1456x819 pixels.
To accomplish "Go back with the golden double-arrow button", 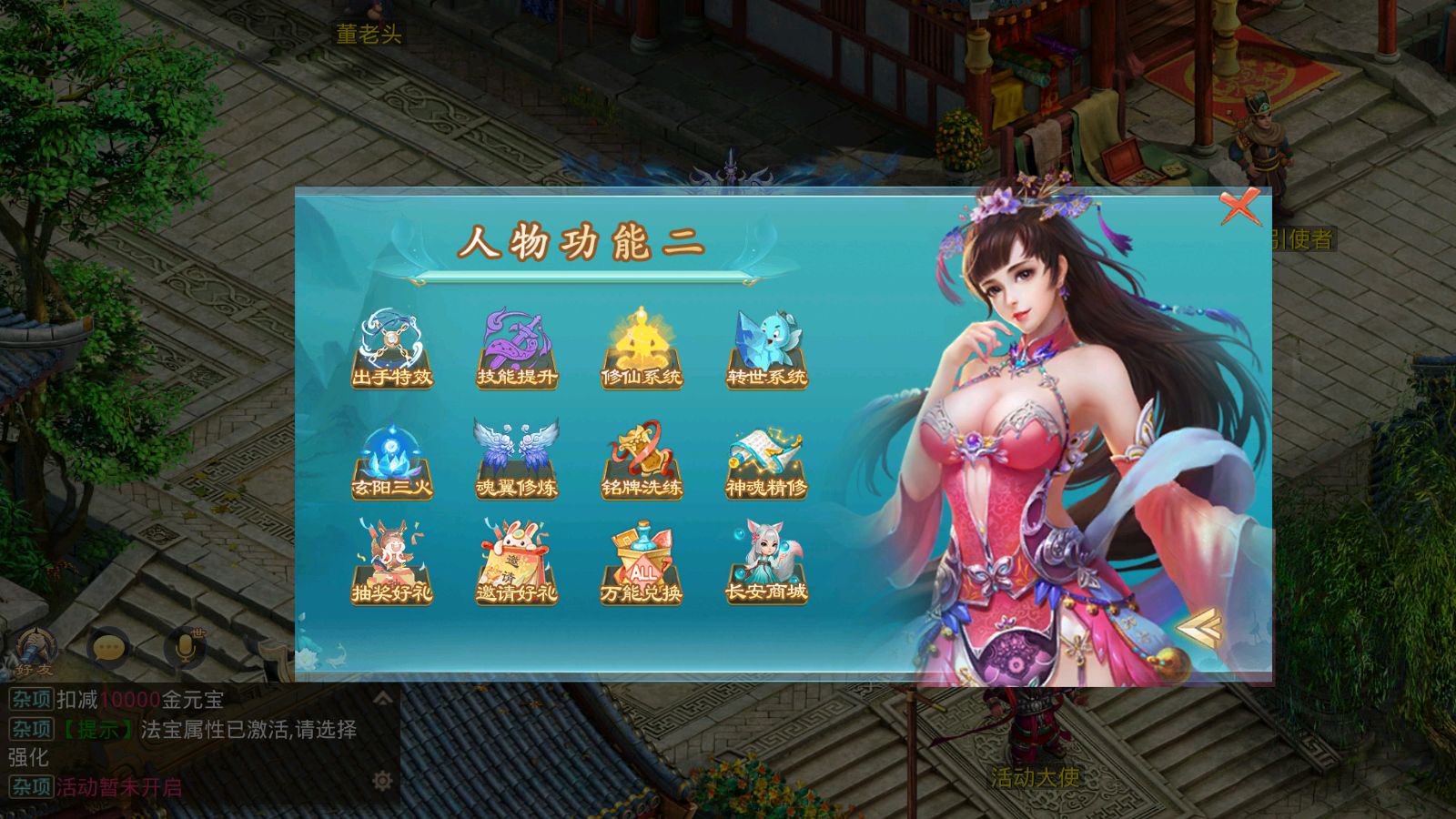I will point(1198,627).
